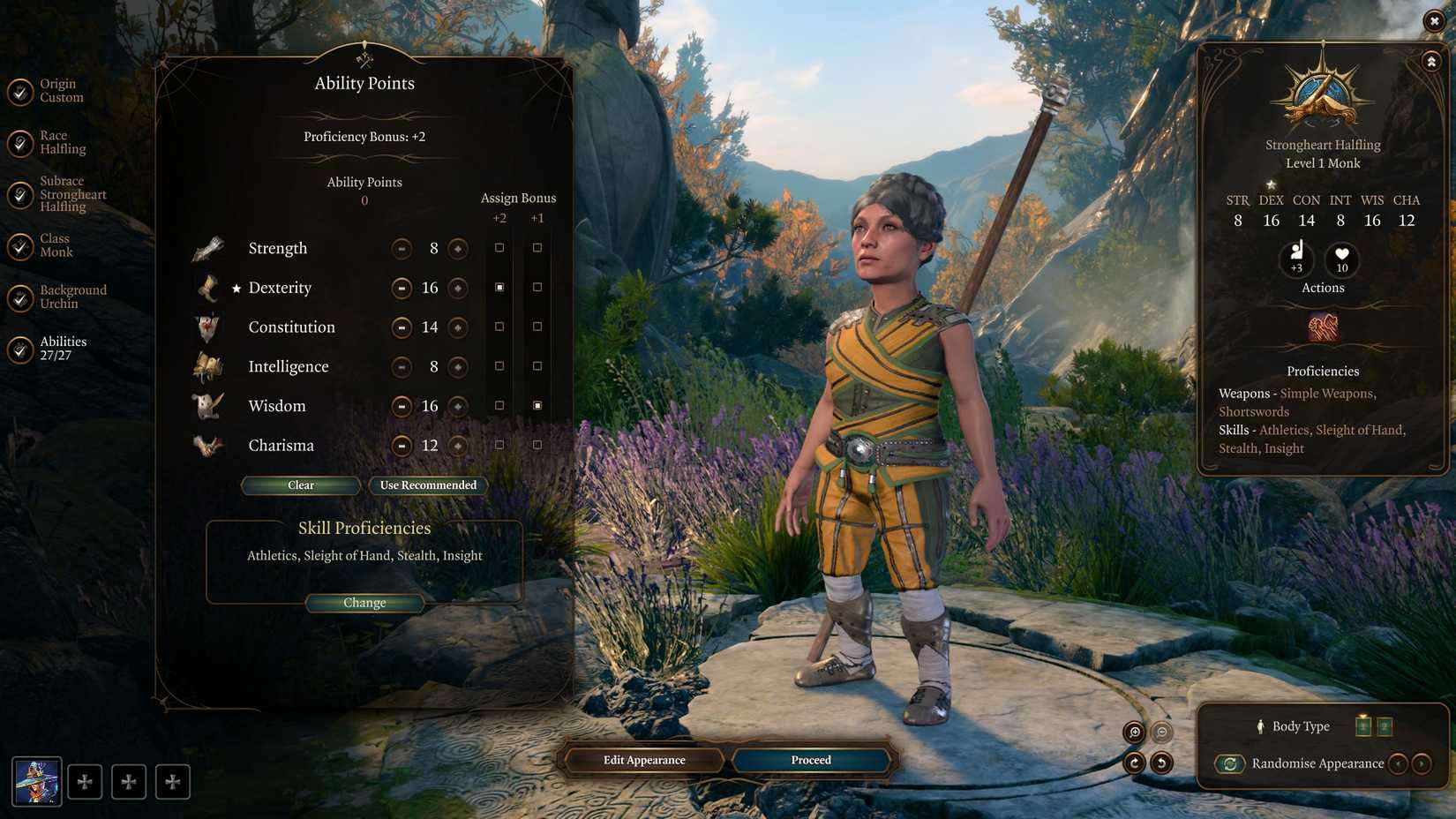Select the Race Halfling step icon
Viewport: 1456px width, 819px height.
click(19, 142)
